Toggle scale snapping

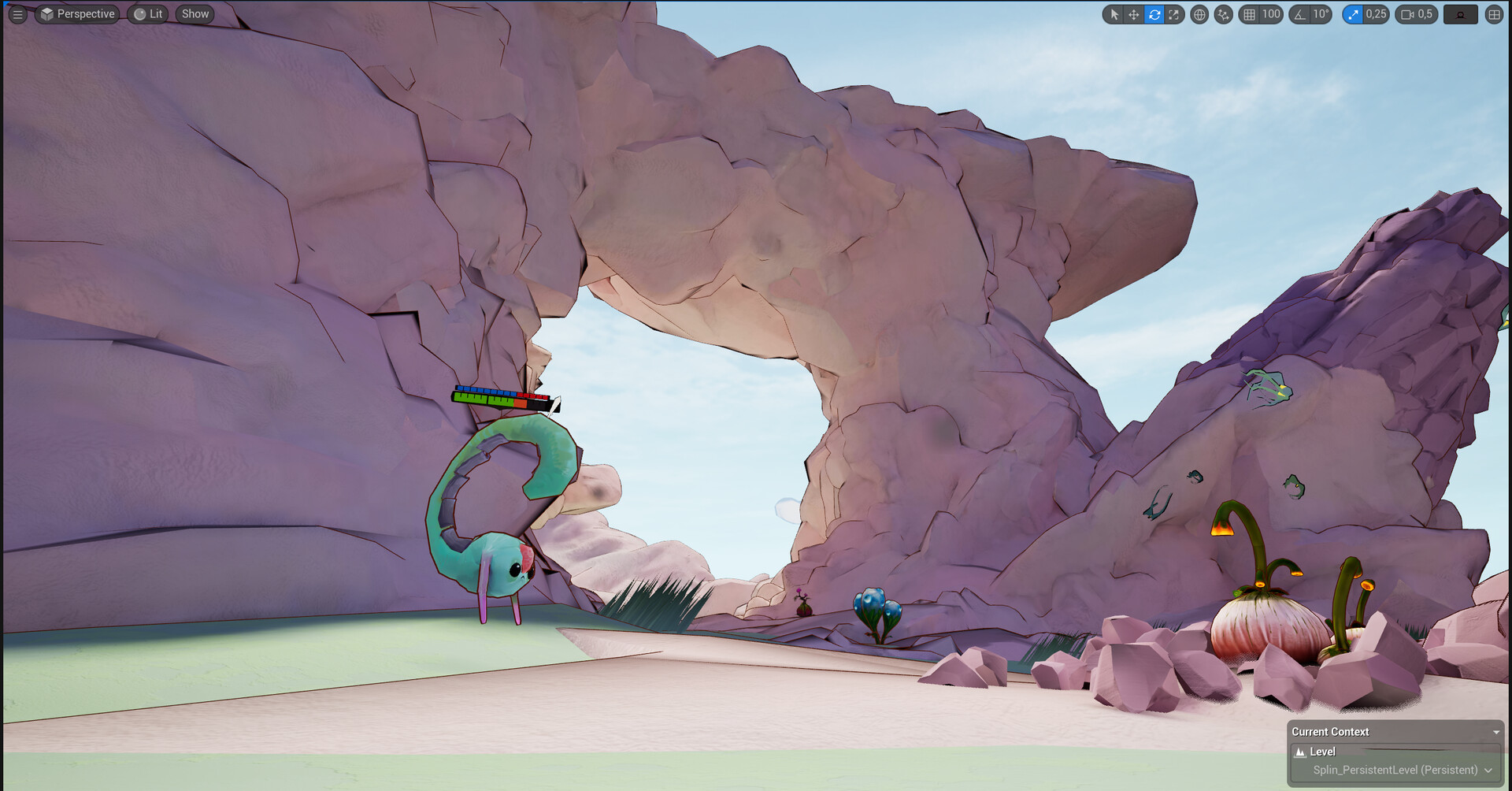coord(1352,14)
